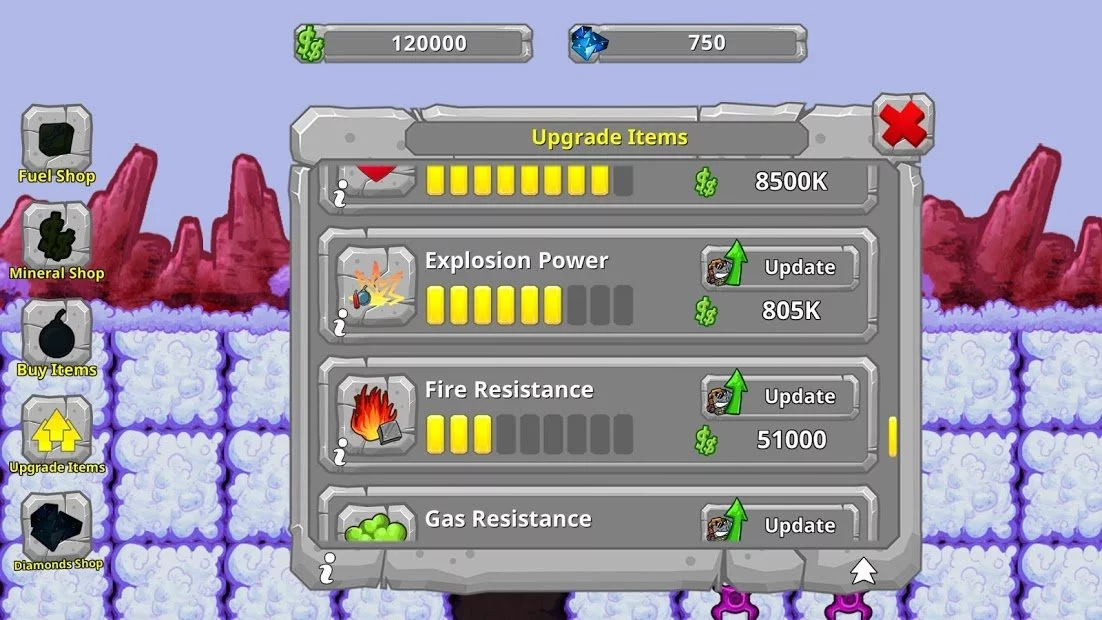Image resolution: width=1102 pixels, height=620 pixels.
Task: Show info for Fire Resistance
Action: (341, 451)
